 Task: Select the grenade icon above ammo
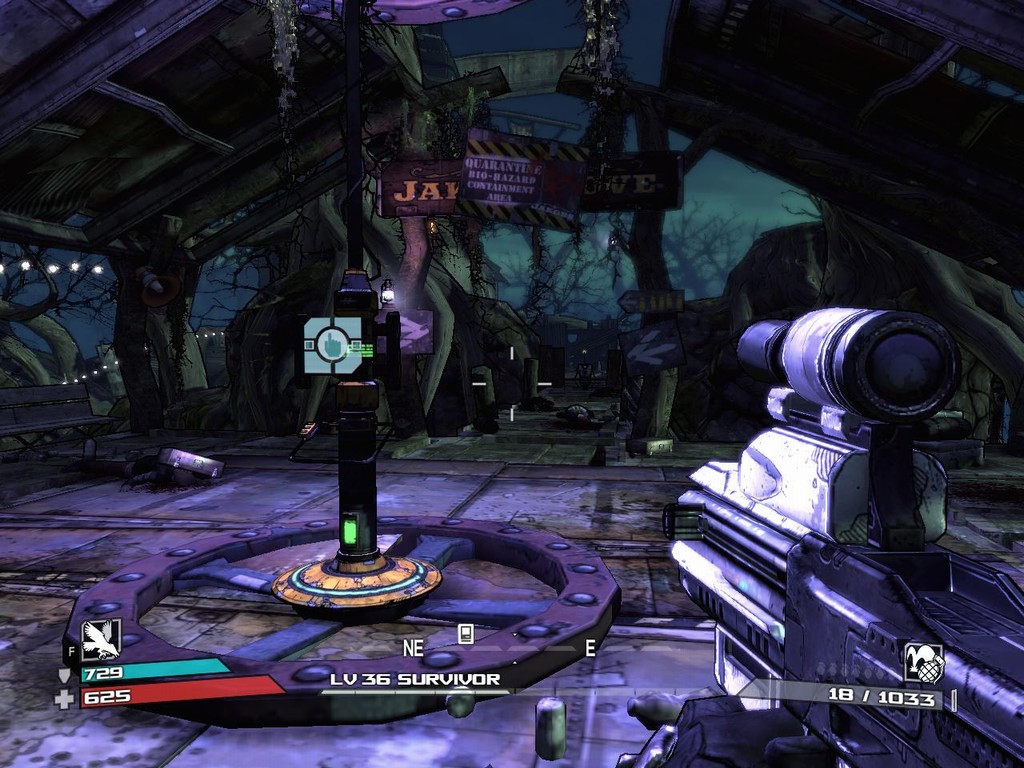923,662
